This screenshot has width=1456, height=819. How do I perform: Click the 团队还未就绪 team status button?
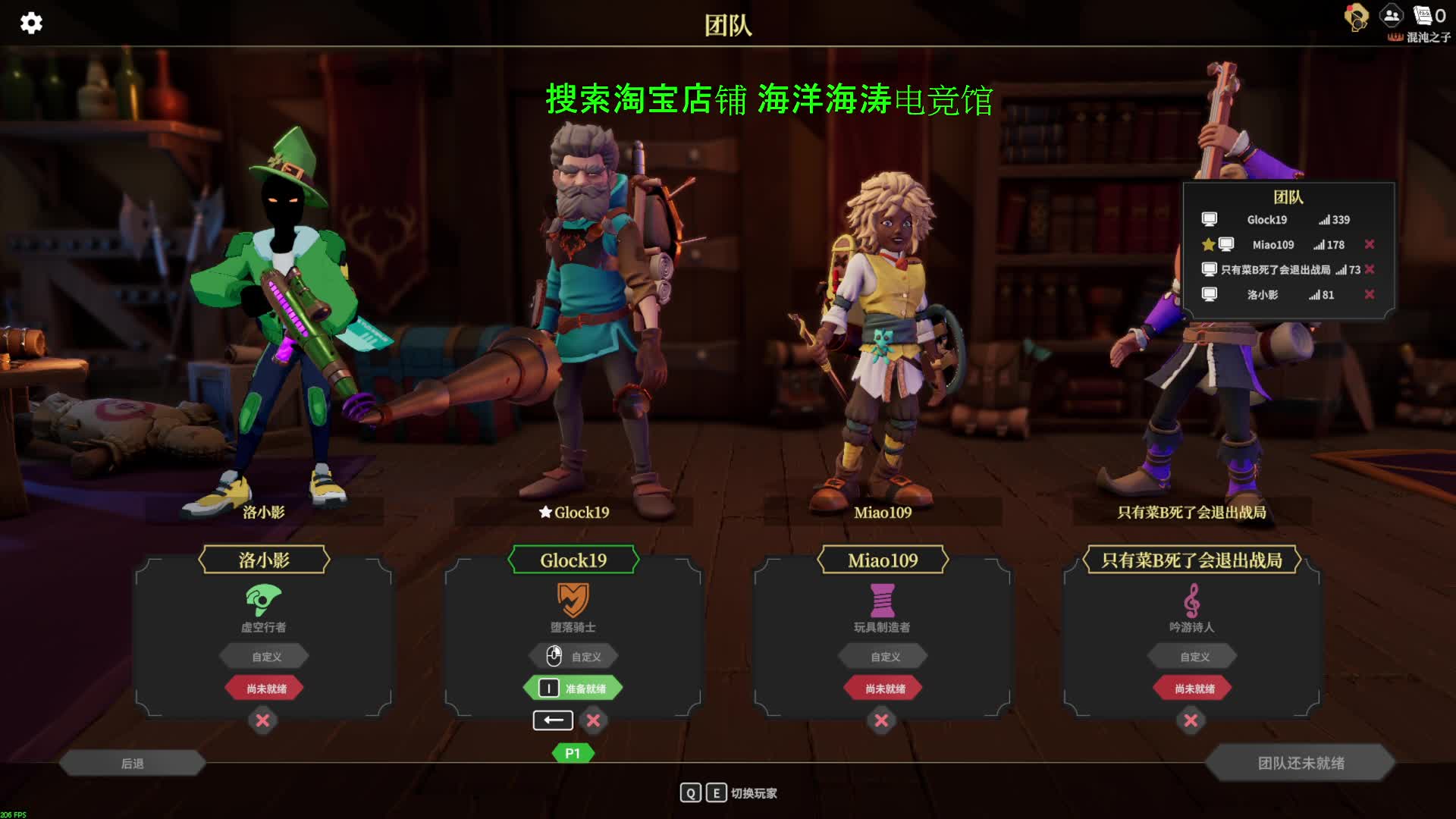pos(1301,763)
